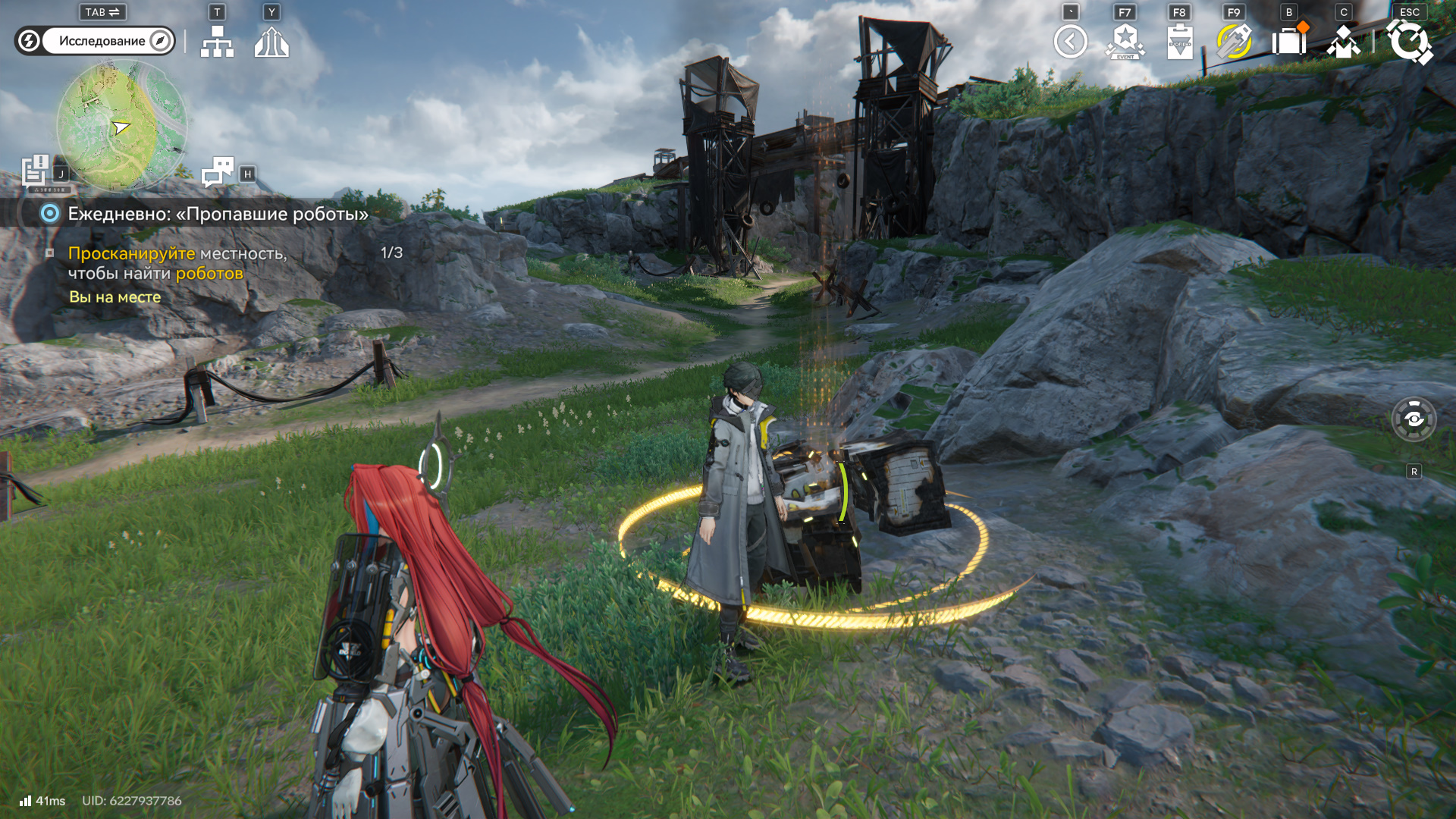Open the operators team icon
This screenshot has height=819, width=1456.
(1343, 42)
